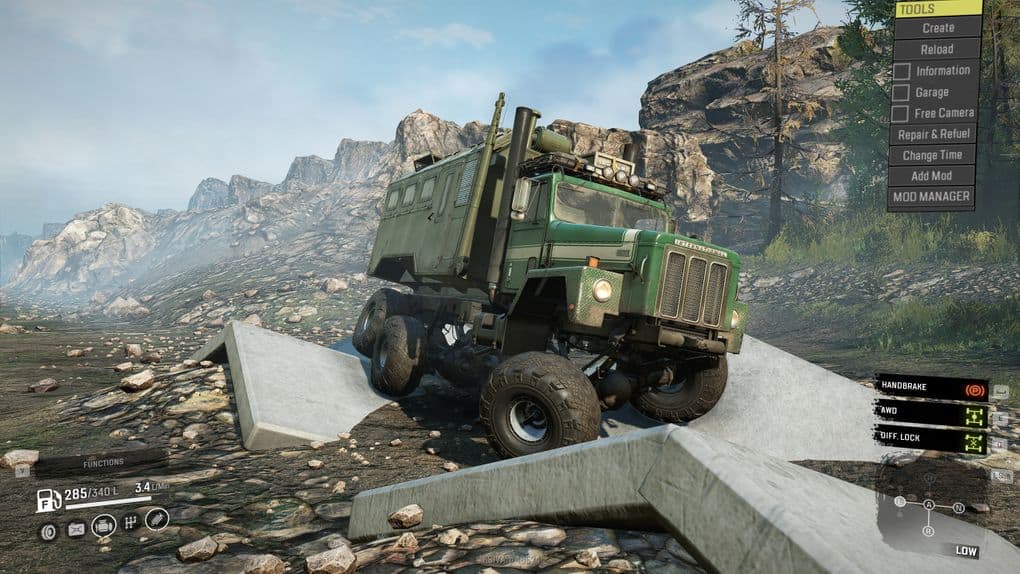
Task: Select the engine status icon
Action: [103, 526]
